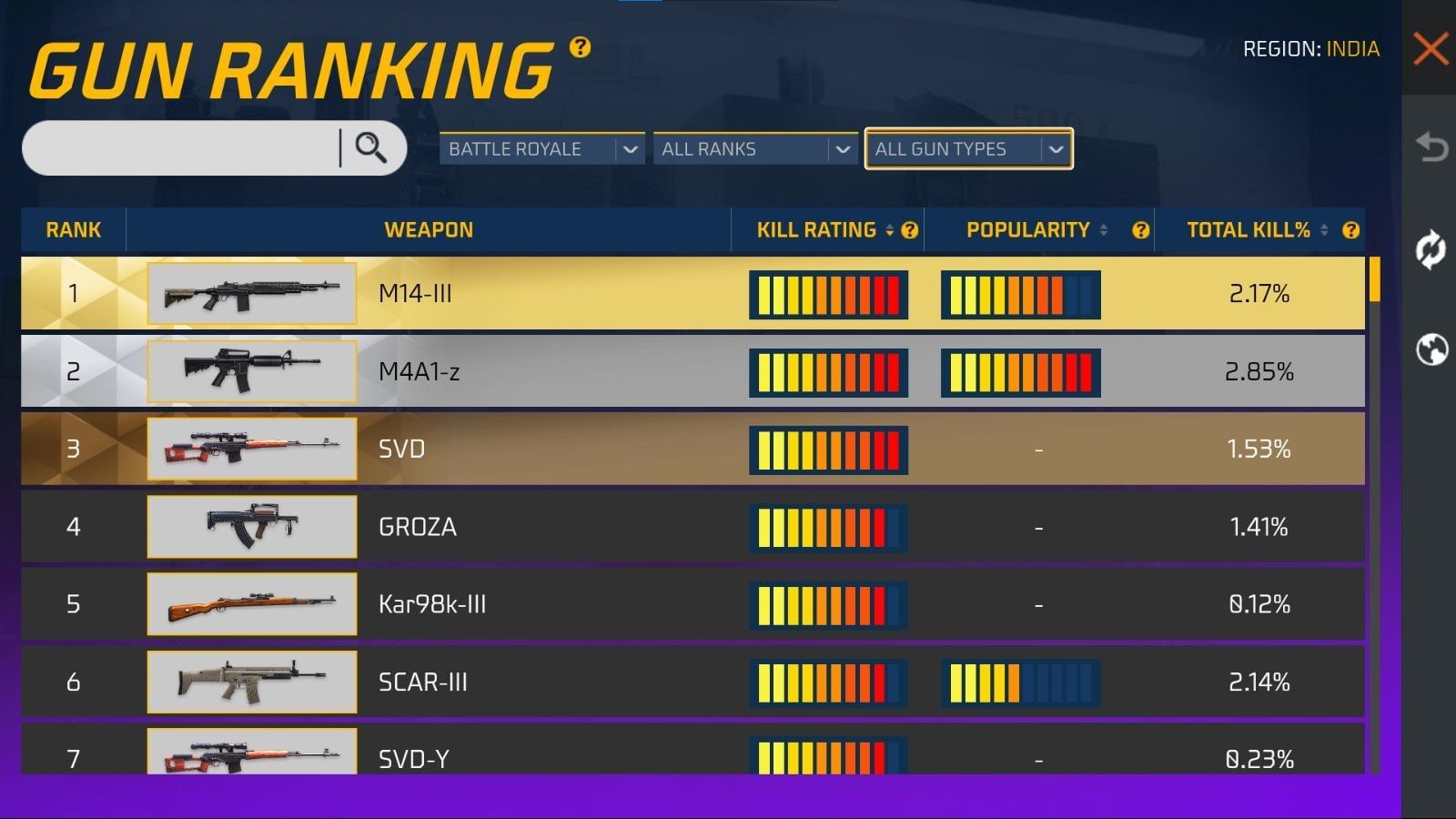Sort the list by Popularity

pos(1104,230)
